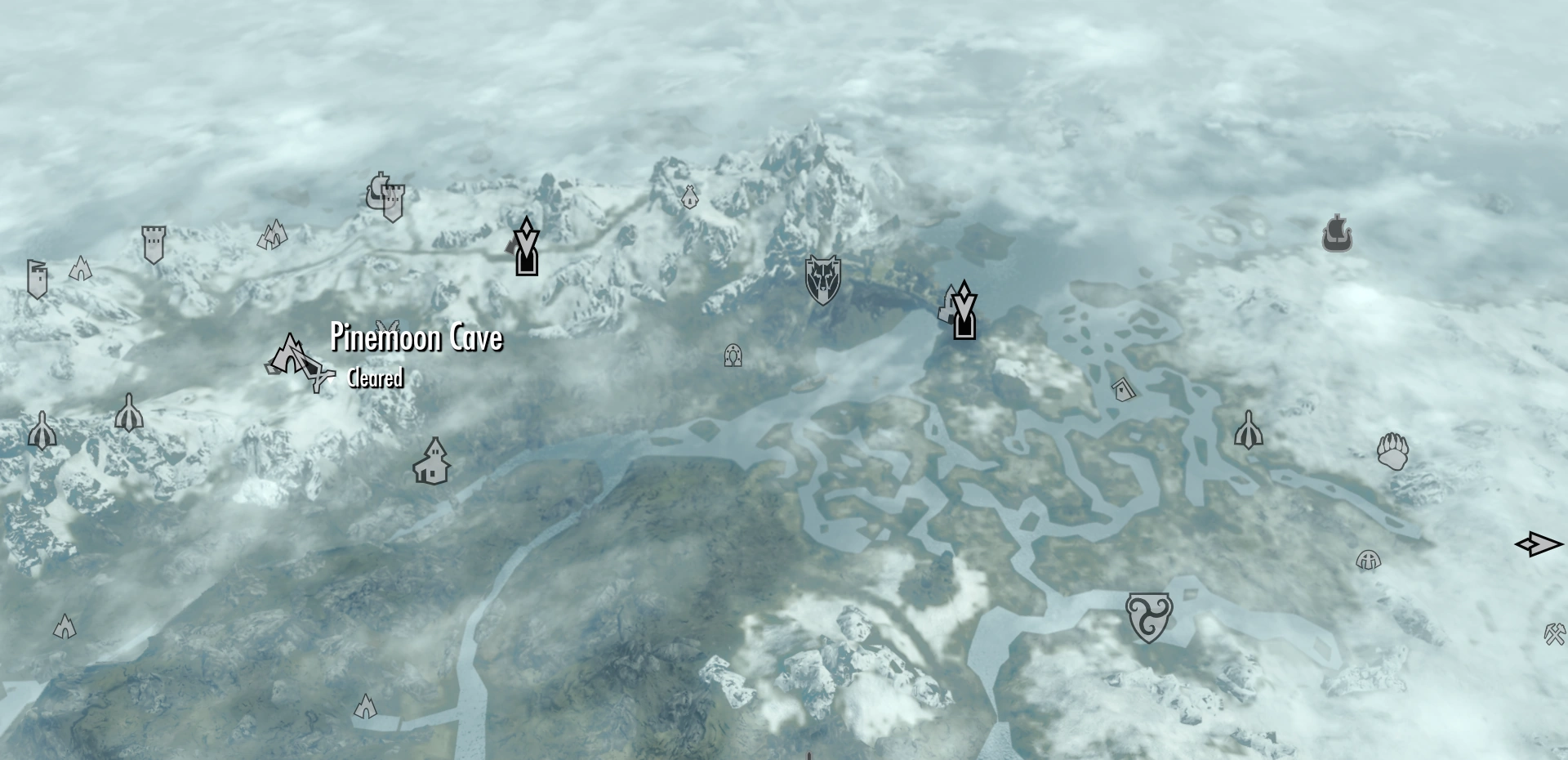Click the large house settlement marker
1568x760 pixels.
(x=432, y=462)
